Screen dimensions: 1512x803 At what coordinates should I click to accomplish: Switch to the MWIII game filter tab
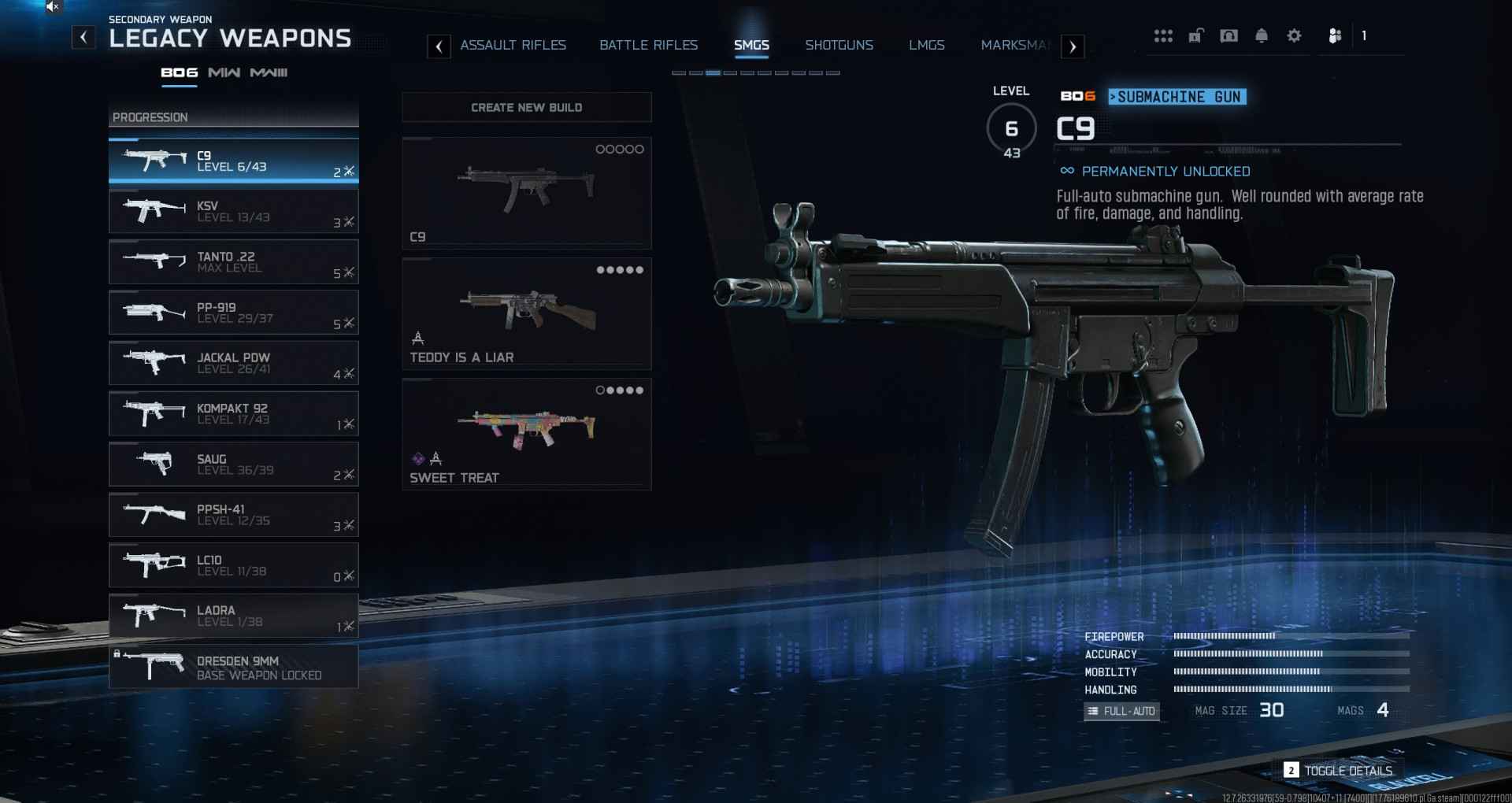(269, 72)
